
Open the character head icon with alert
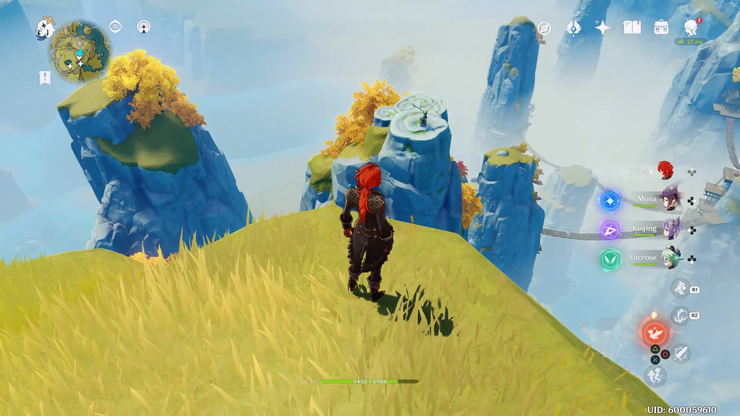pyautogui.click(x=691, y=27)
